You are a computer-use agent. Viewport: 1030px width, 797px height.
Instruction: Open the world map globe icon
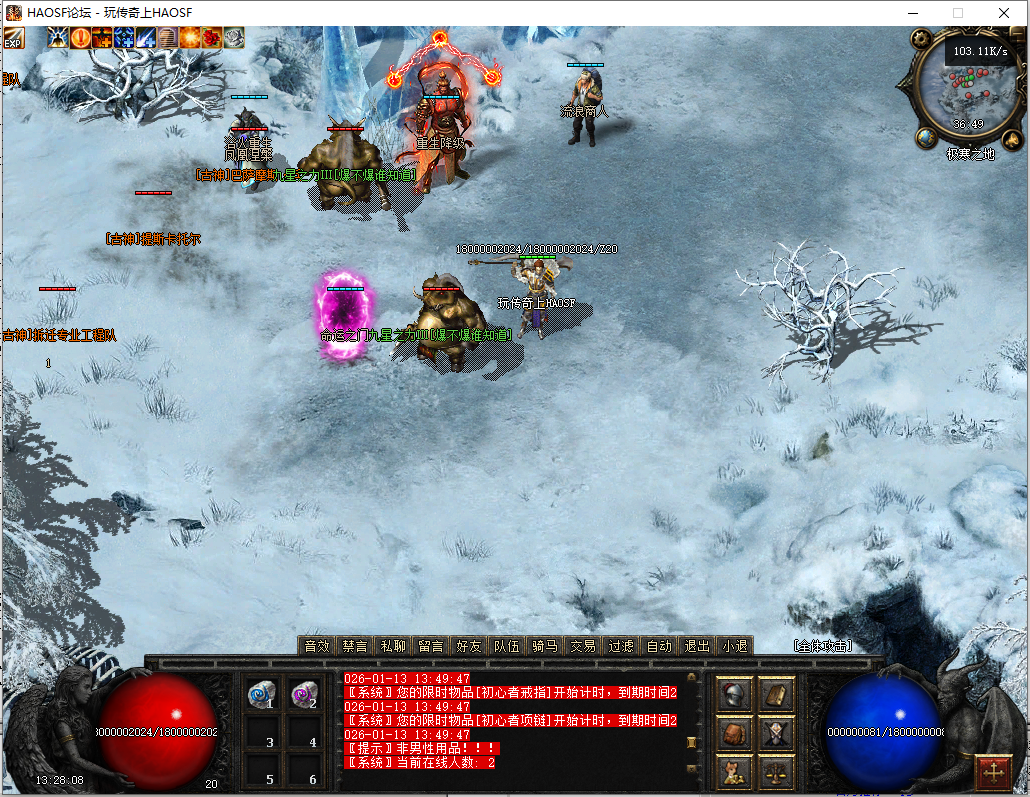coord(926,137)
